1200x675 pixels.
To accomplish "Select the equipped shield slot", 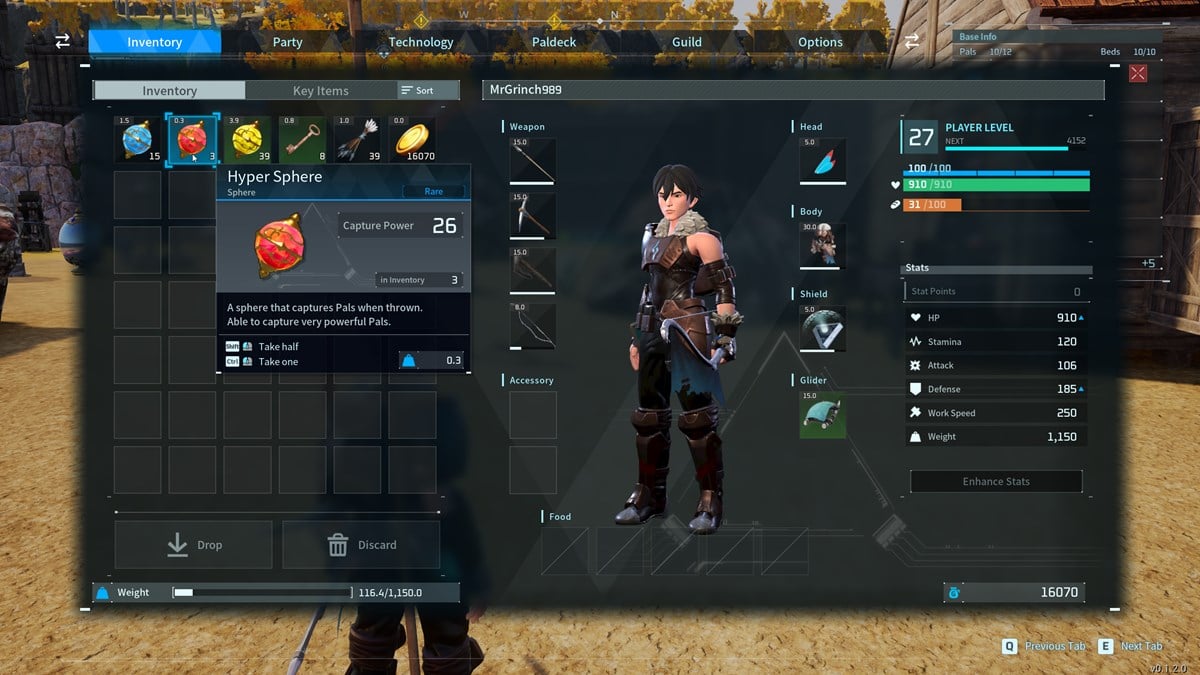I will (x=822, y=328).
